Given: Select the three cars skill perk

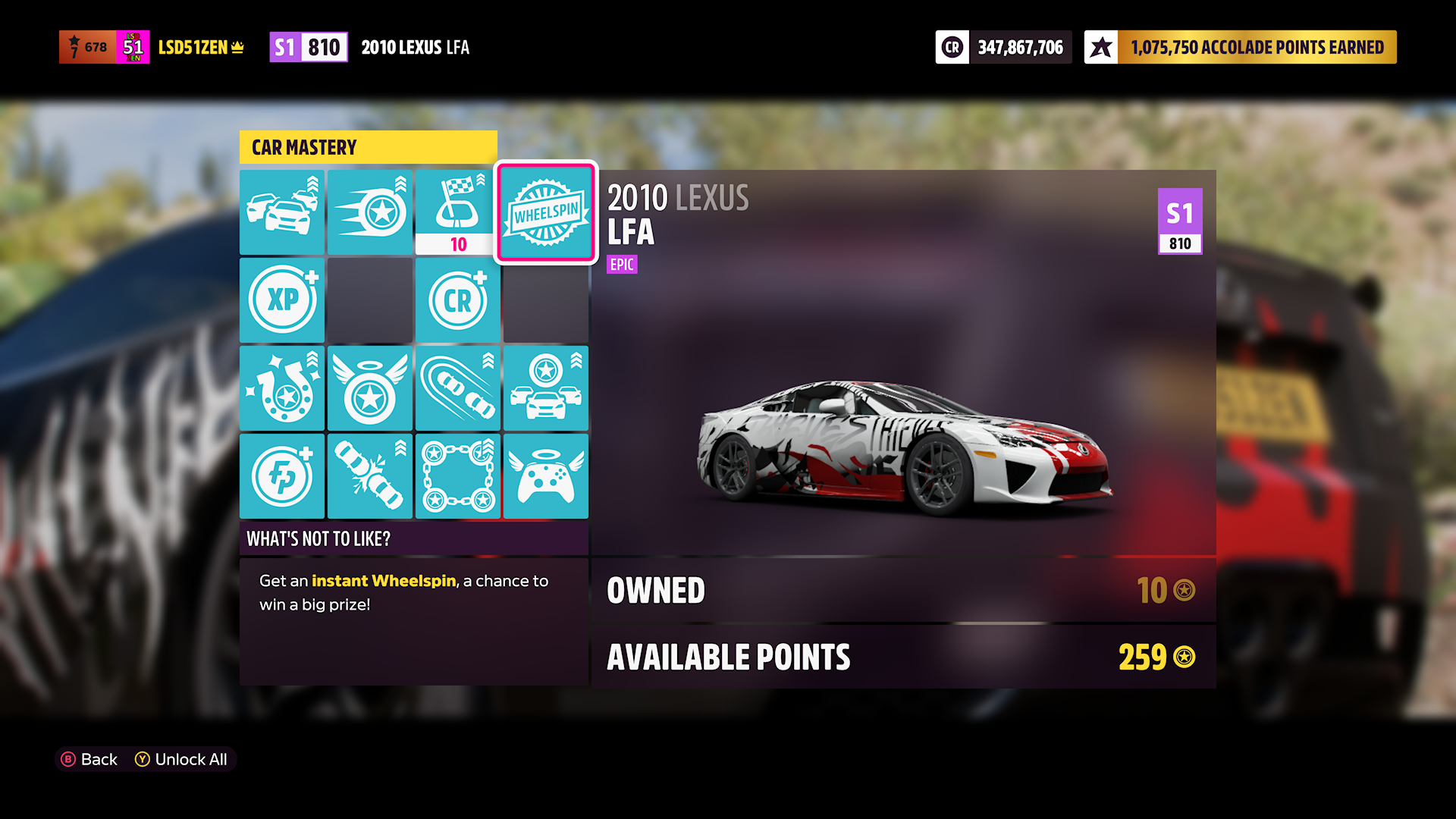Looking at the screenshot, I should pos(282,212).
